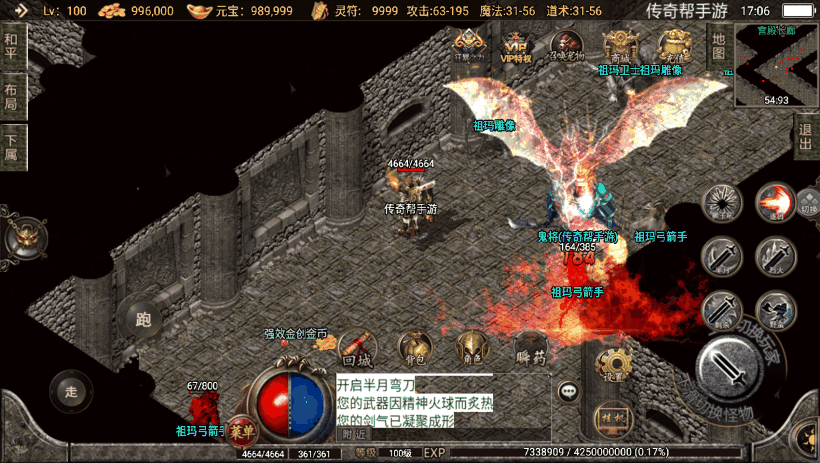The height and width of the screenshot is (463, 820).
Task: Open the VIP特权 privileges icon
Action: point(517,45)
